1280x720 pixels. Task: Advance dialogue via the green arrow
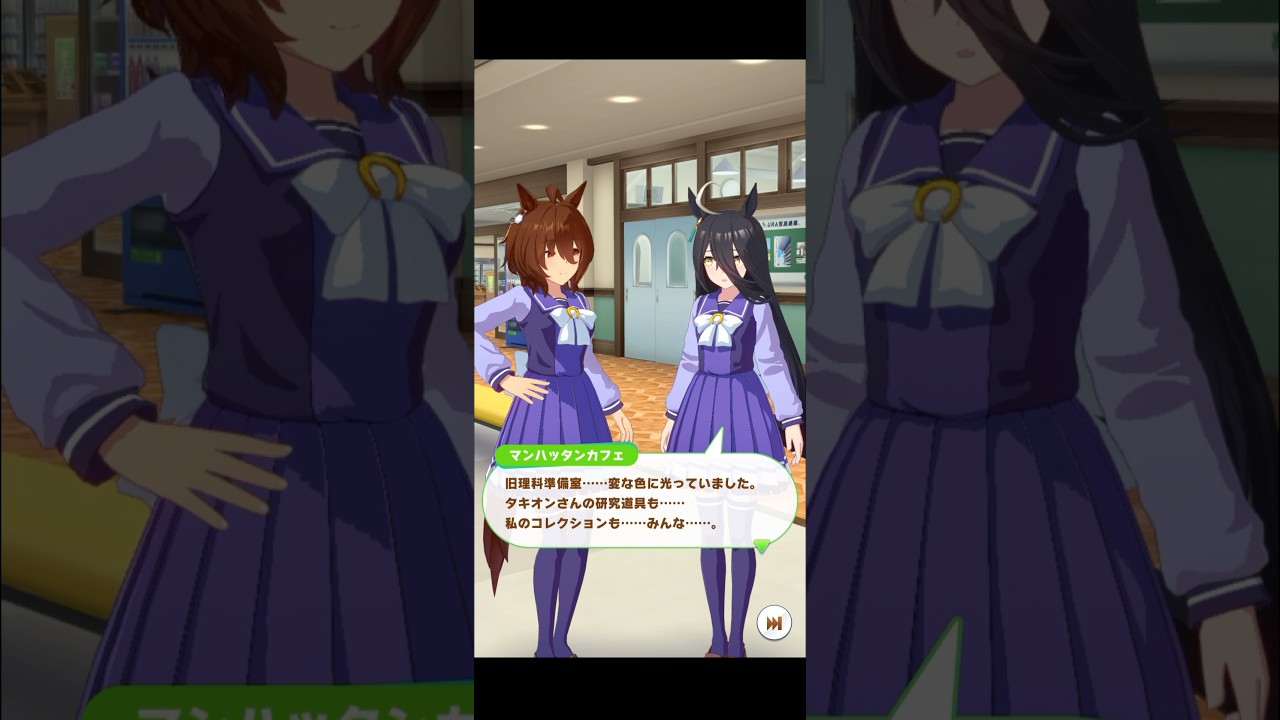pos(762,546)
